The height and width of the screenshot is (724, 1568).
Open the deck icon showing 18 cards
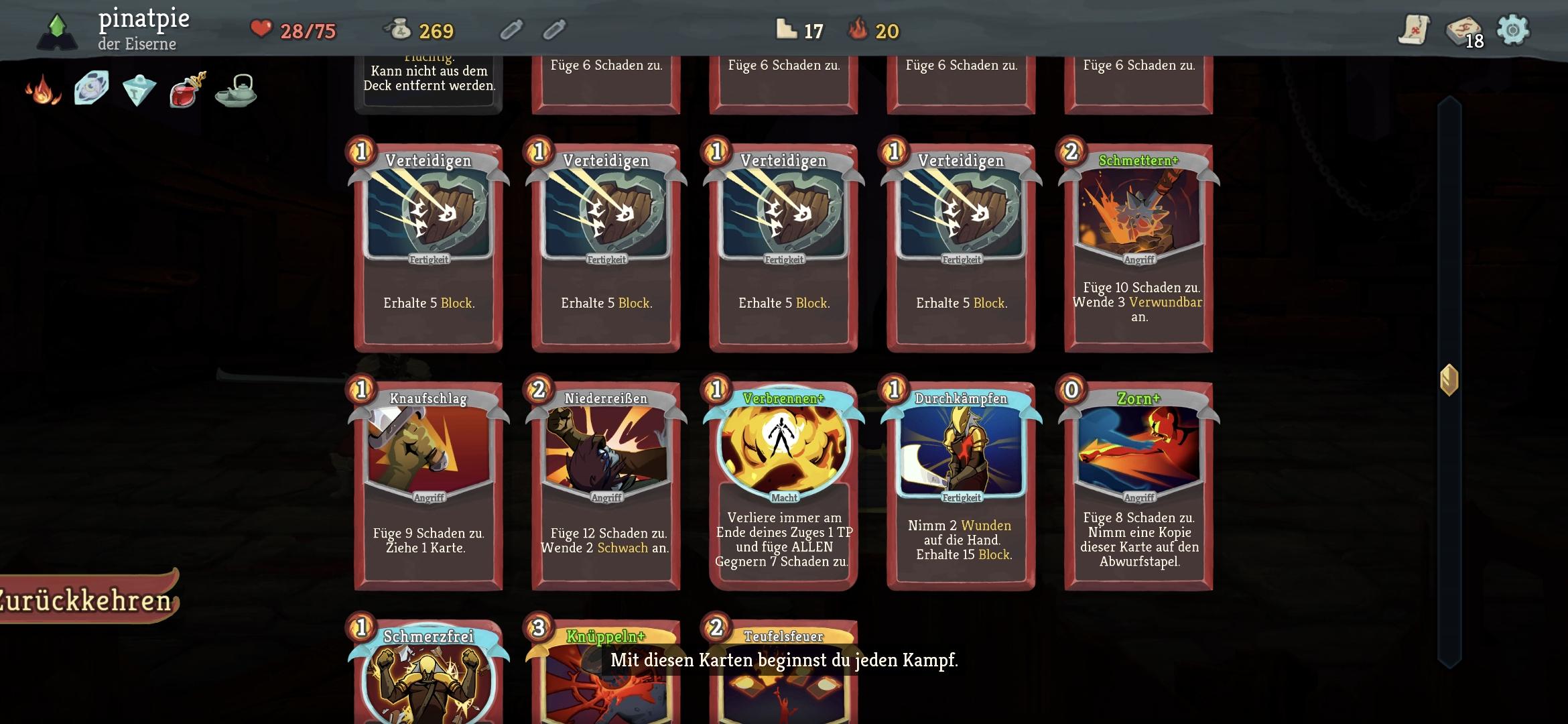pyautogui.click(x=1464, y=31)
